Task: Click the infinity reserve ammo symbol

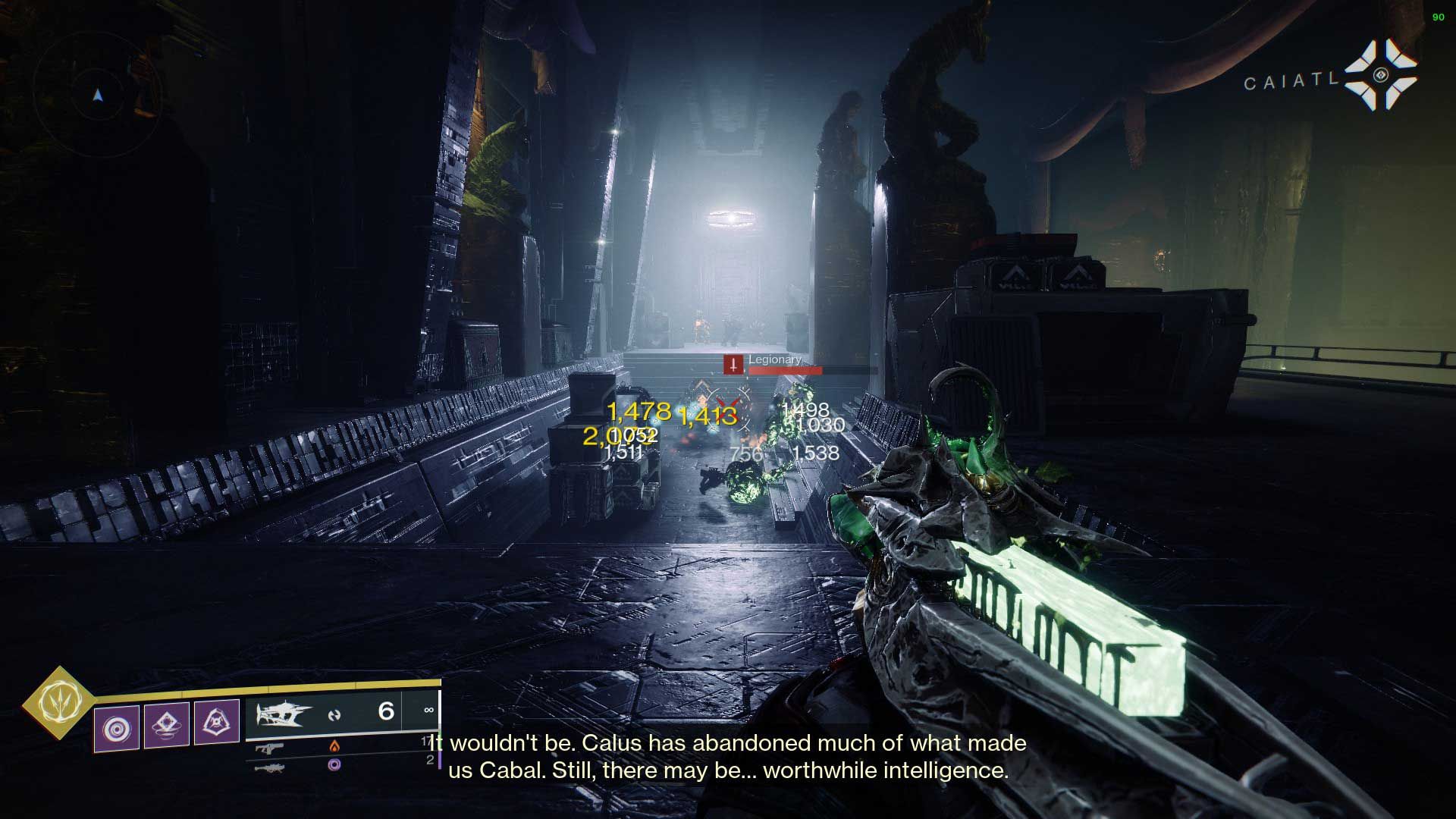Action: click(429, 710)
